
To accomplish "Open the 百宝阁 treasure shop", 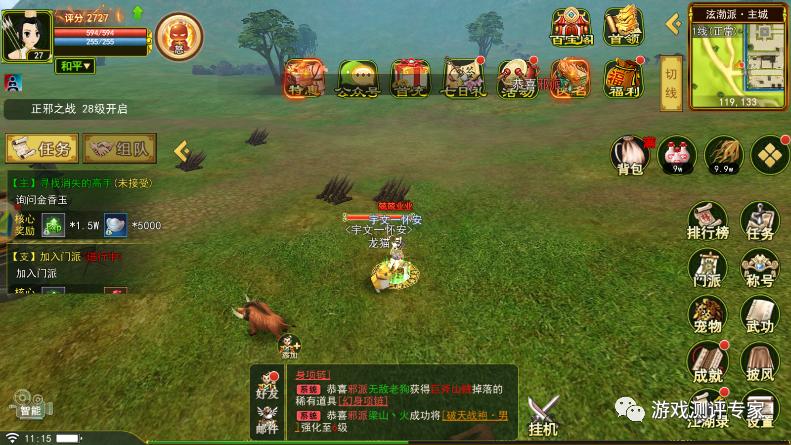I will pyautogui.click(x=571, y=28).
